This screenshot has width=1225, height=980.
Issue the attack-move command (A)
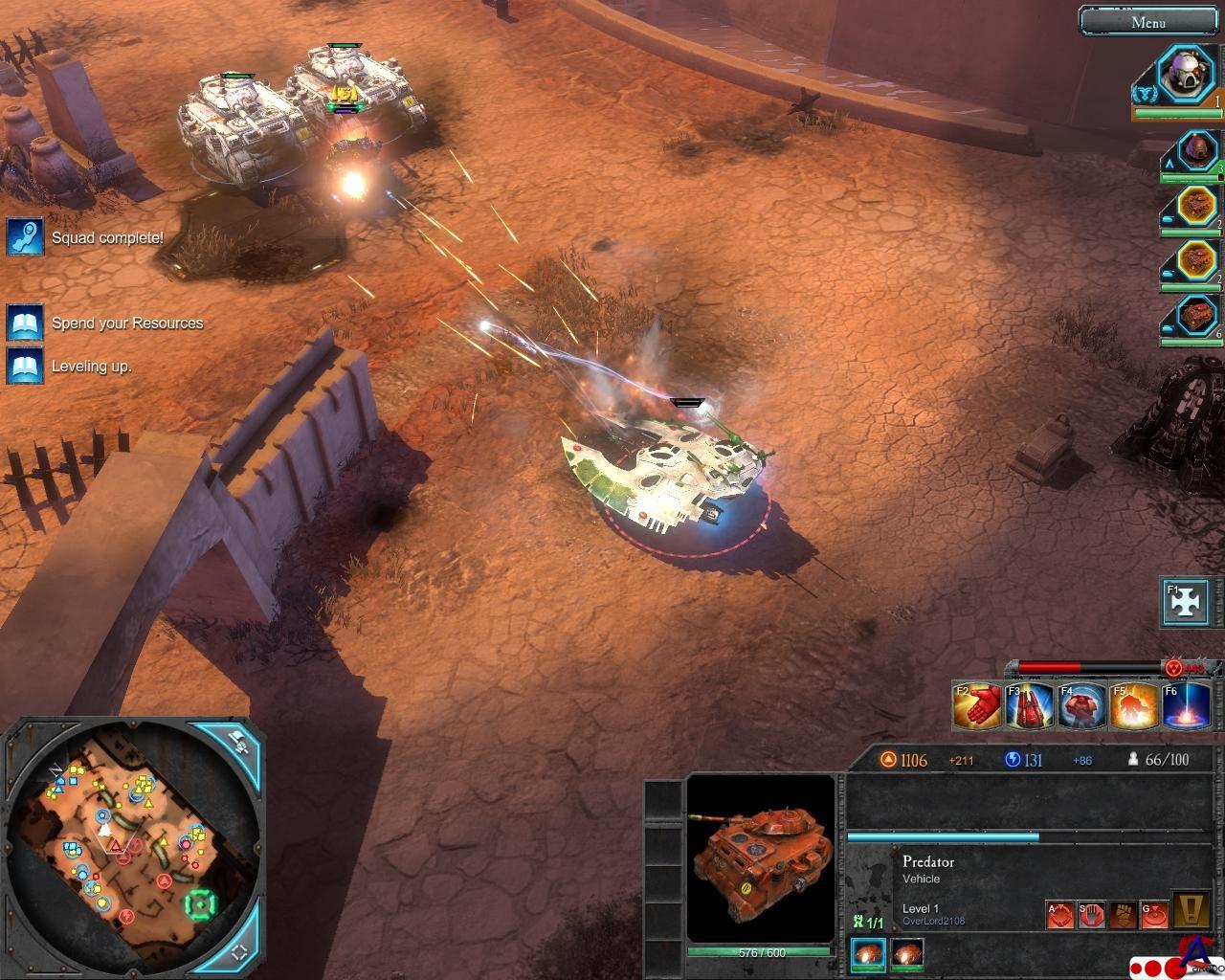[x=1059, y=915]
